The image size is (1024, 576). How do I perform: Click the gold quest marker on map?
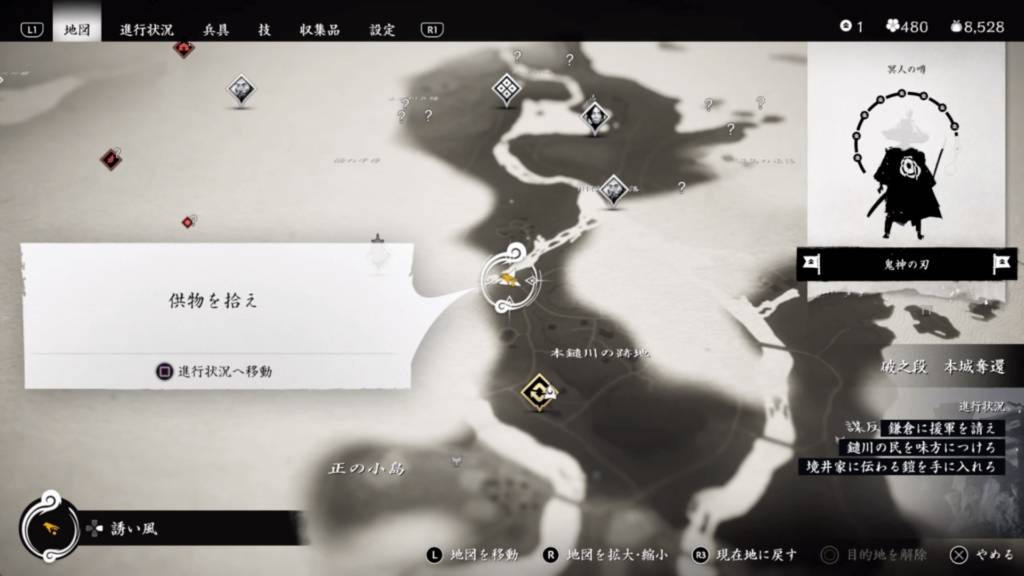tap(539, 392)
